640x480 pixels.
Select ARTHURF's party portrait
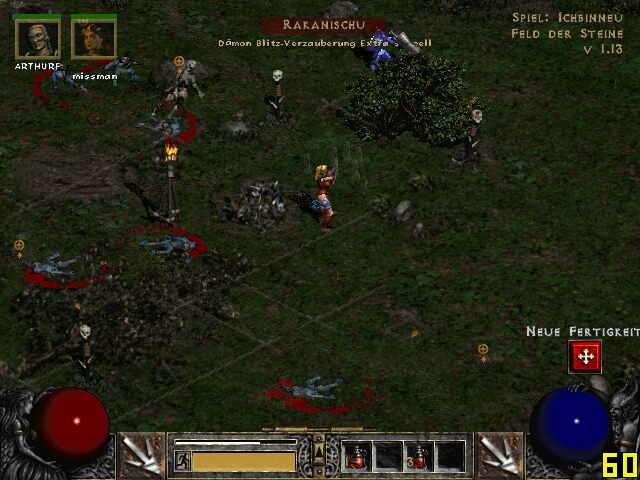(37, 39)
